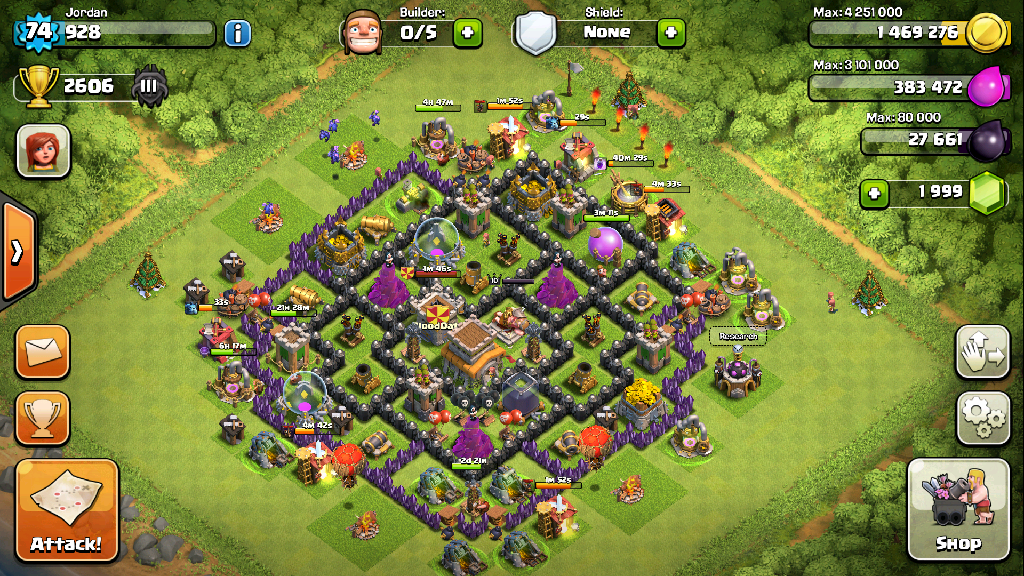
Task: Open the Shop
Action: [x=957, y=509]
